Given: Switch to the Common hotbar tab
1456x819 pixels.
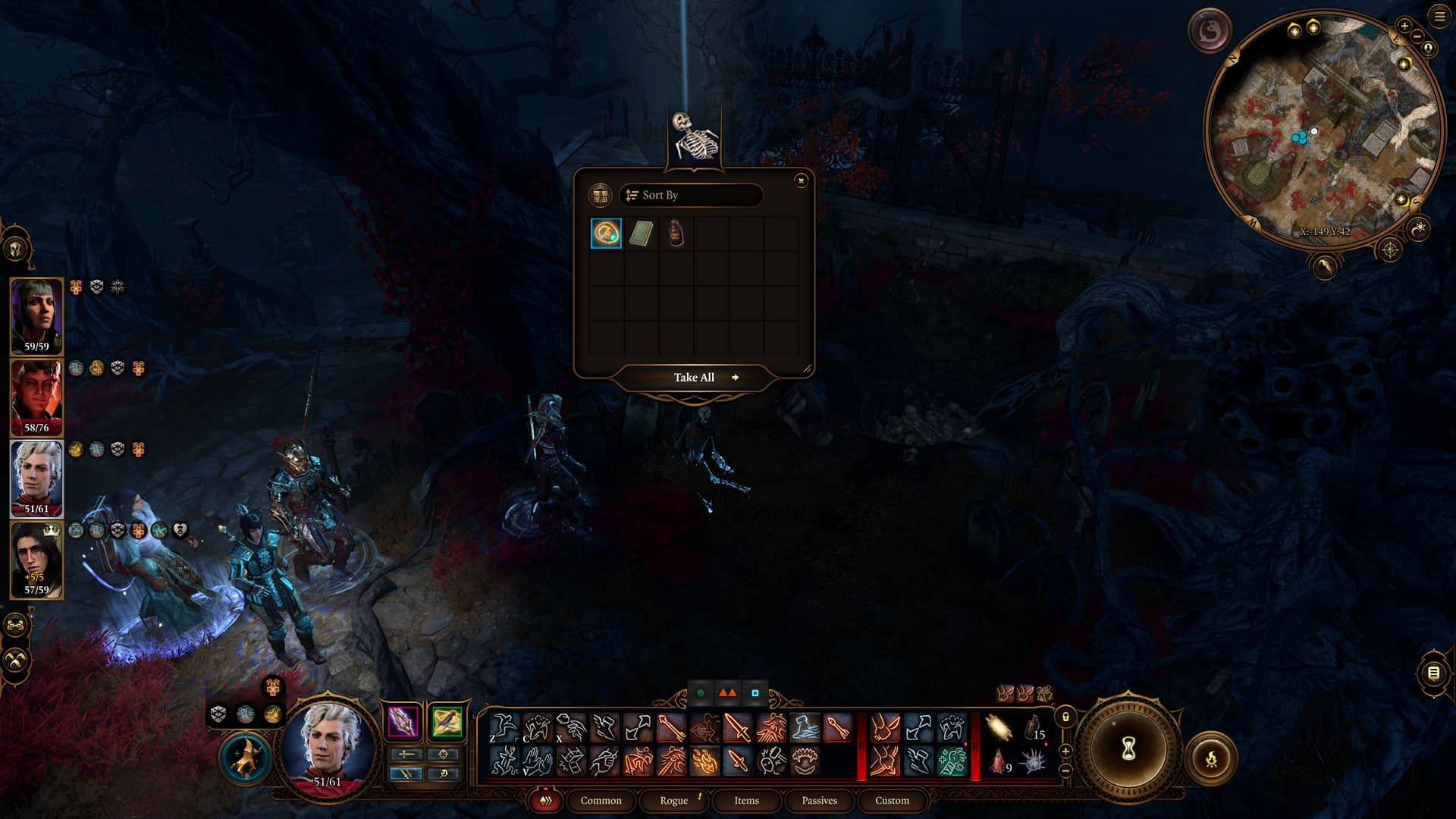Looking at the screenshot, I should tap(601, 801).
